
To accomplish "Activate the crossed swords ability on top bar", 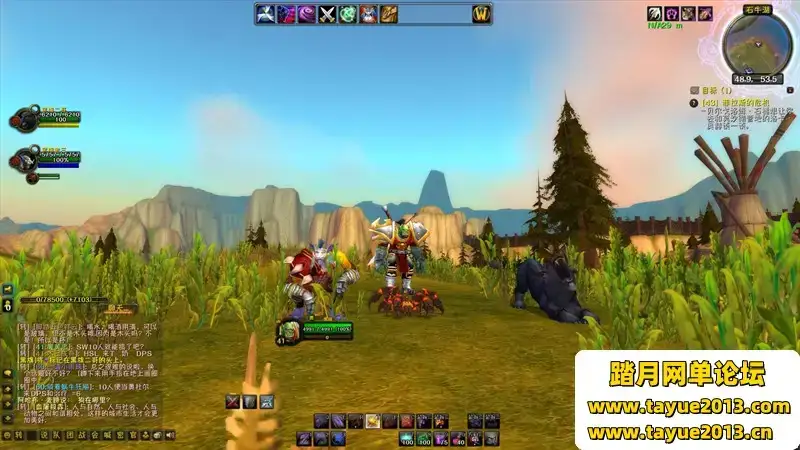I will tap(326, 14).
